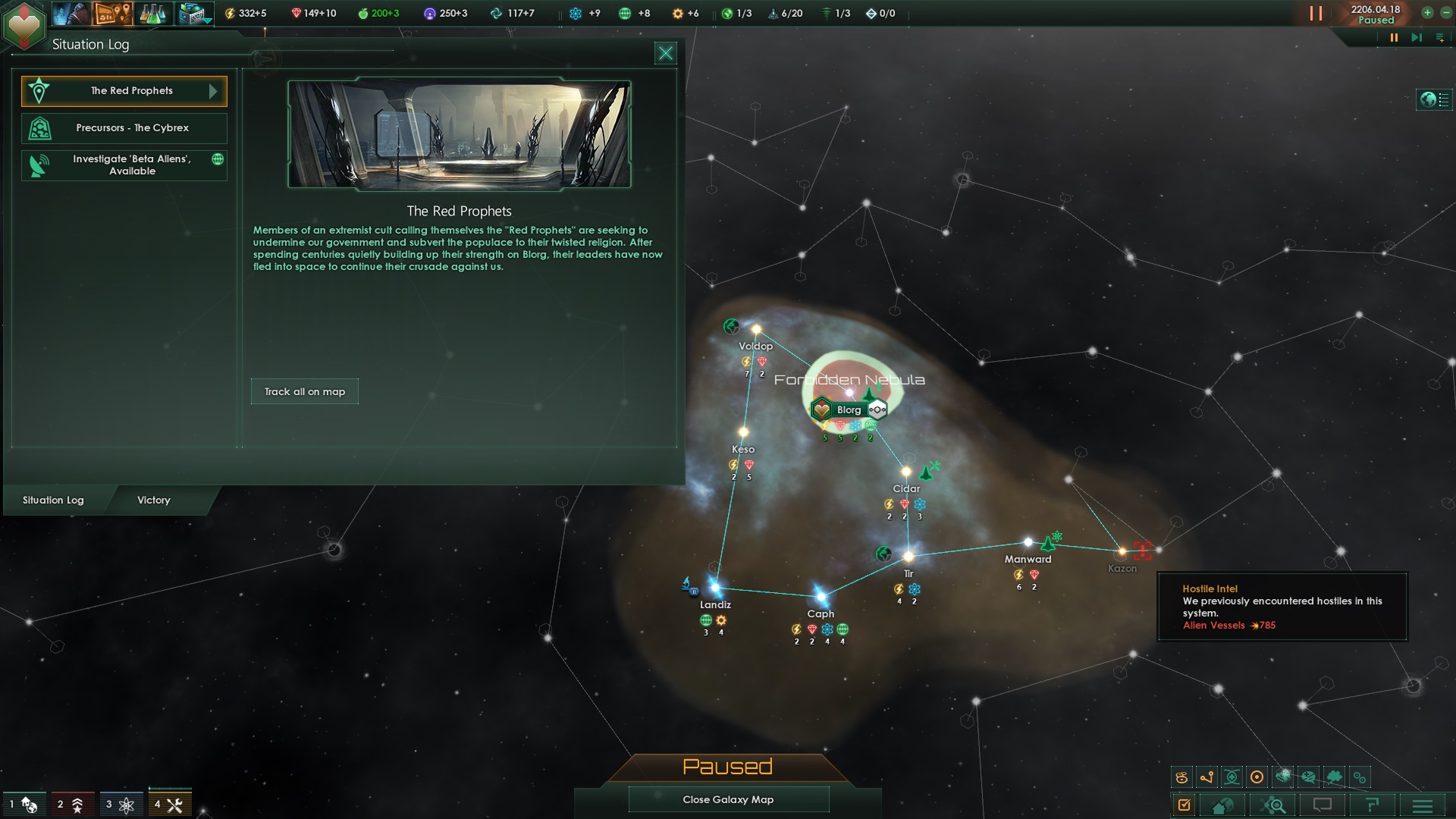Open the Planets and Sectors panel
Image resolution: width=1456 pixels, height=819 pixels.
click(114, 13)
